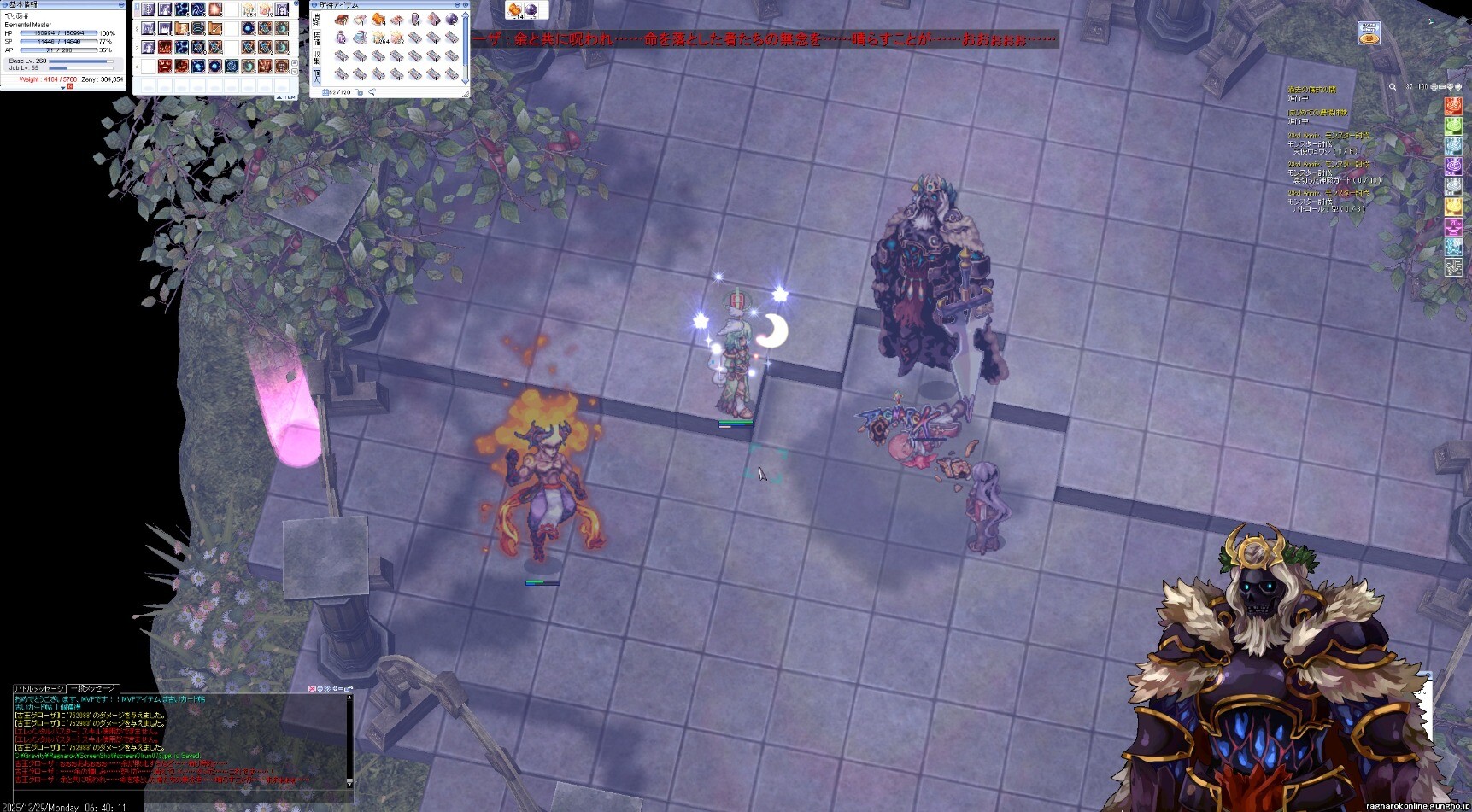Select the purple orb item in inventory

coord(452,19)
